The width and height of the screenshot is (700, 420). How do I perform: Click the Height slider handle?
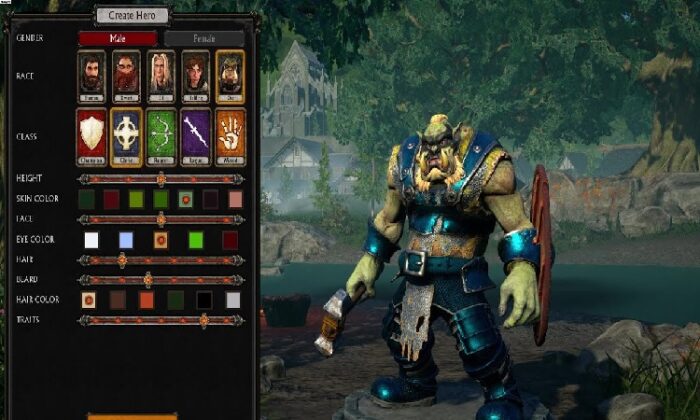coord(161,179)
